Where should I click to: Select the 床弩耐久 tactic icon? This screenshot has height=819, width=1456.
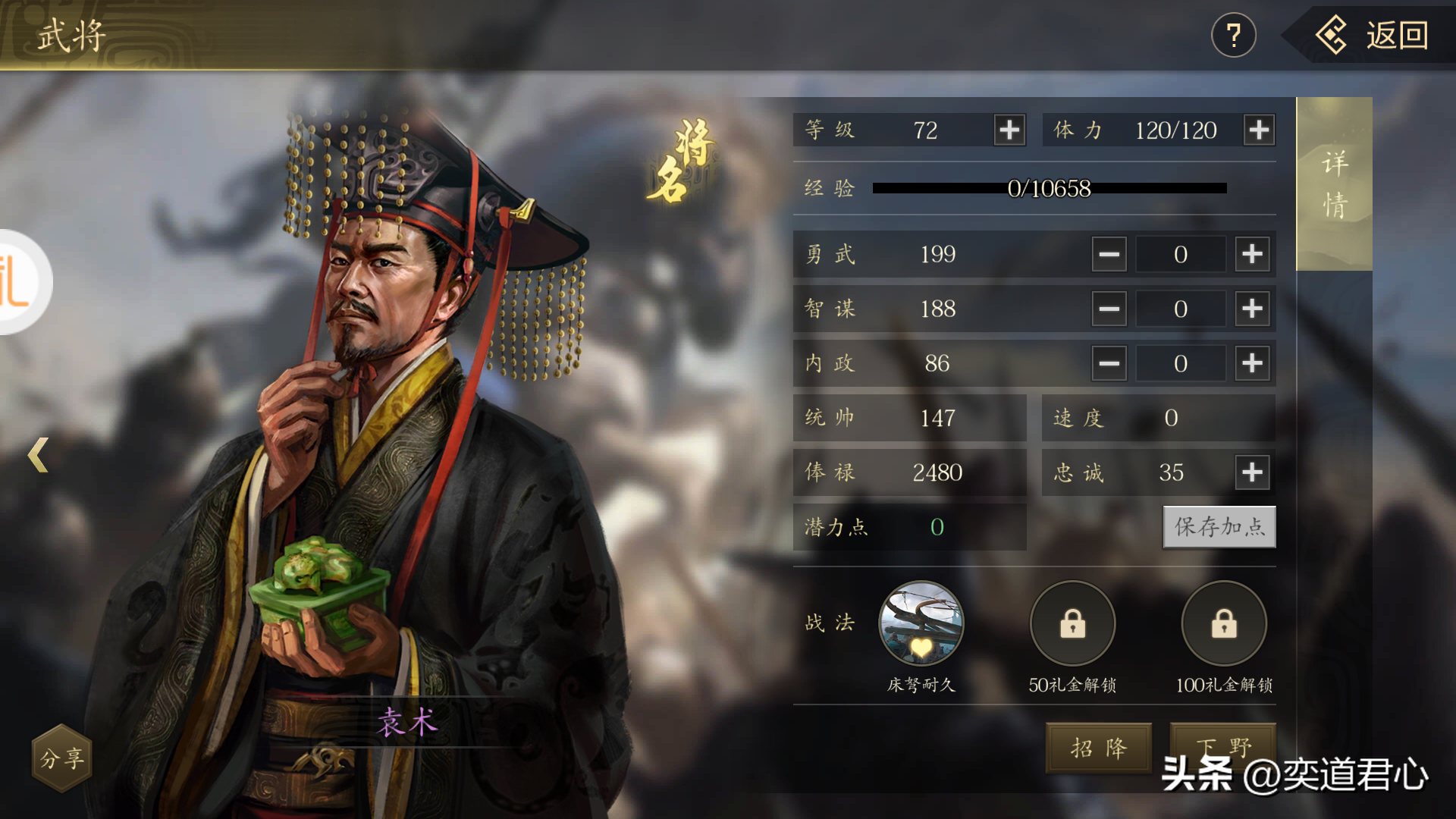[x=921, y=624]
